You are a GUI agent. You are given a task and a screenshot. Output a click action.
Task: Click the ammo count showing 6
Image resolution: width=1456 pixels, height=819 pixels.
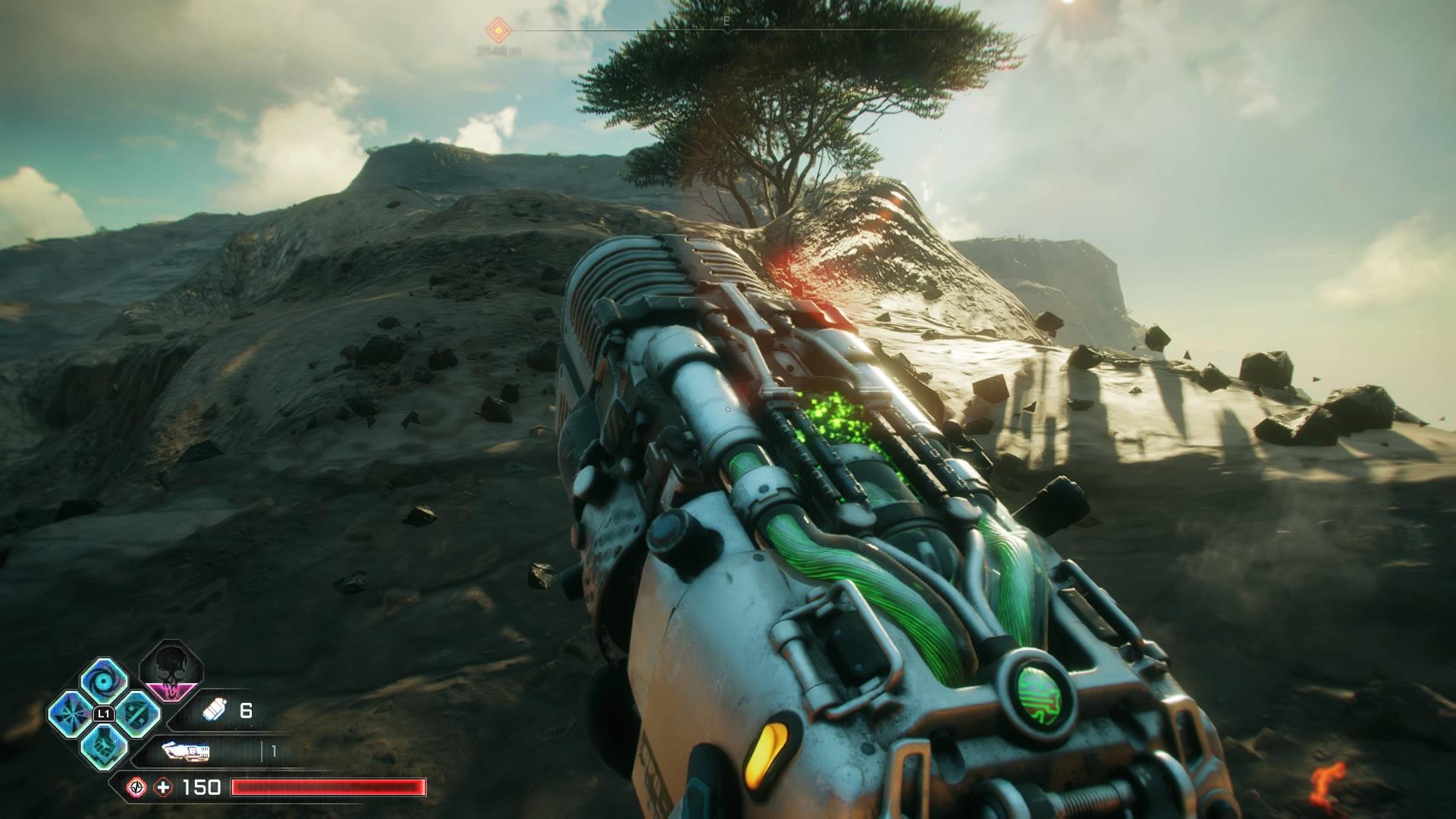[x=245, y=711]
